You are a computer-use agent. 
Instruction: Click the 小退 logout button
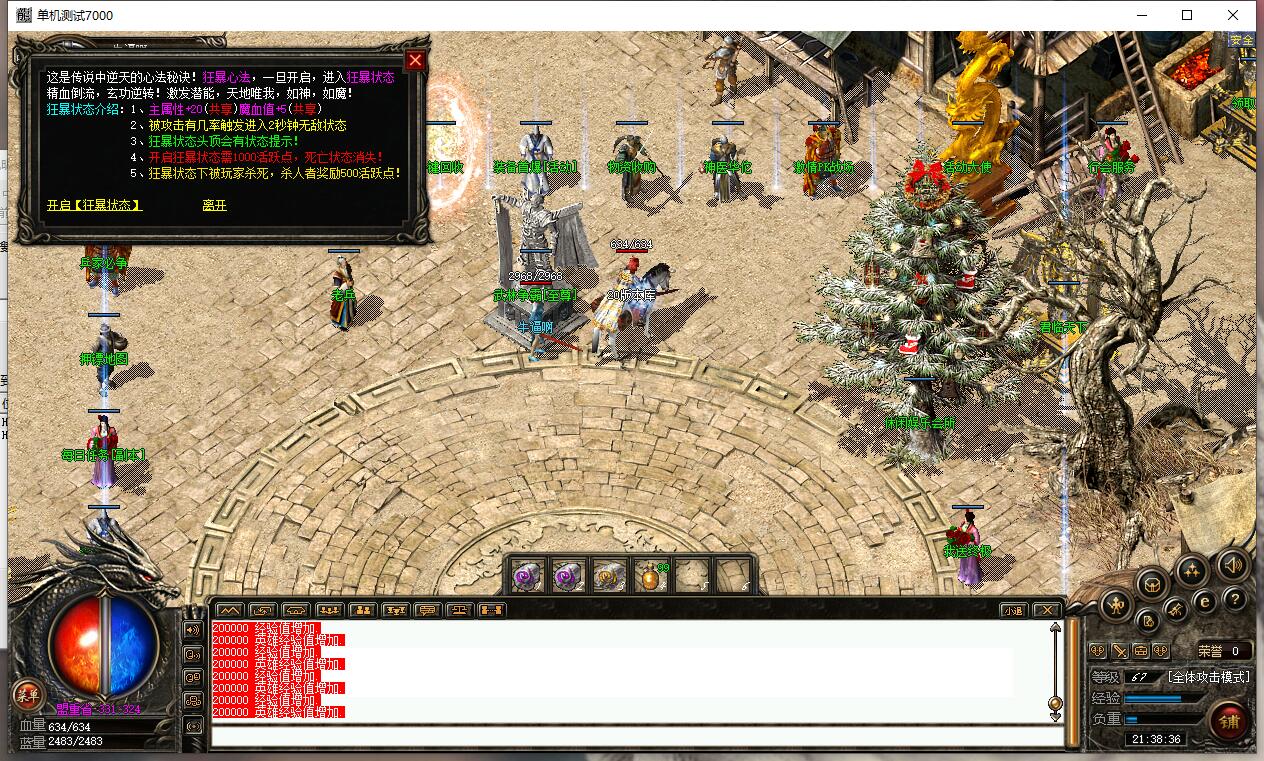(1013, 610)
